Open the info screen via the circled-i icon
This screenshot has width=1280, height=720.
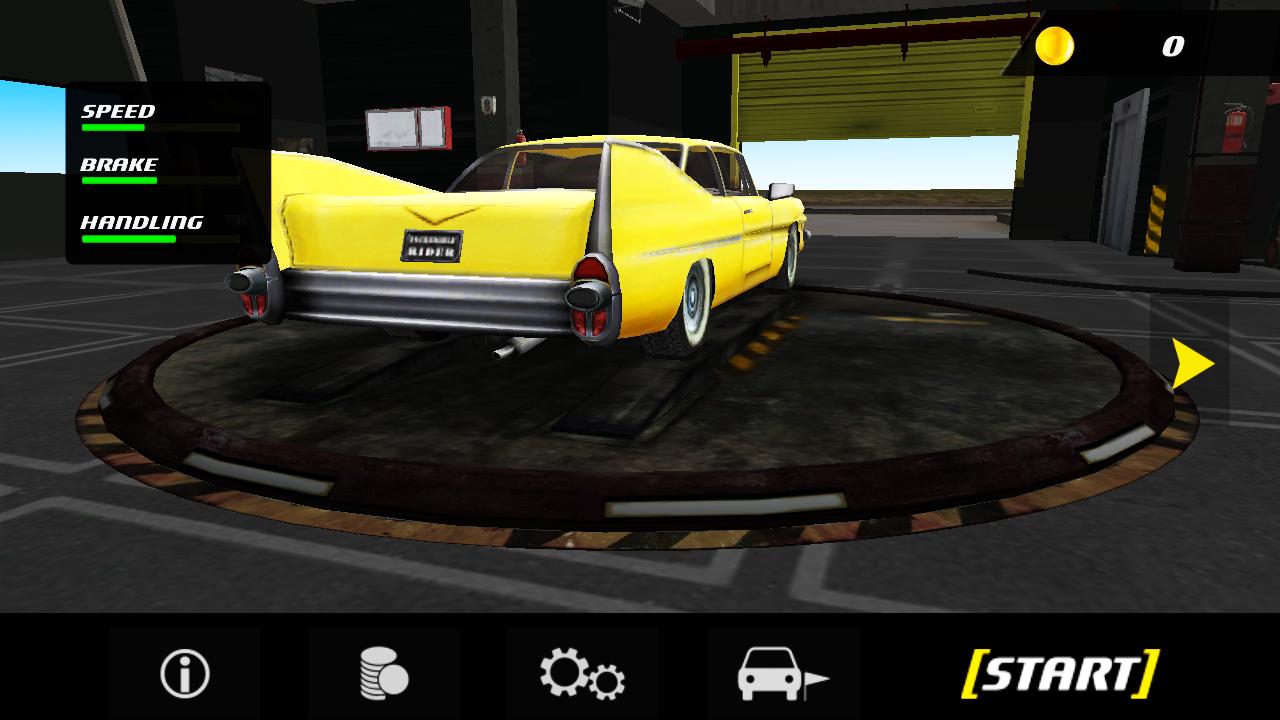click(x=185, y=673)
